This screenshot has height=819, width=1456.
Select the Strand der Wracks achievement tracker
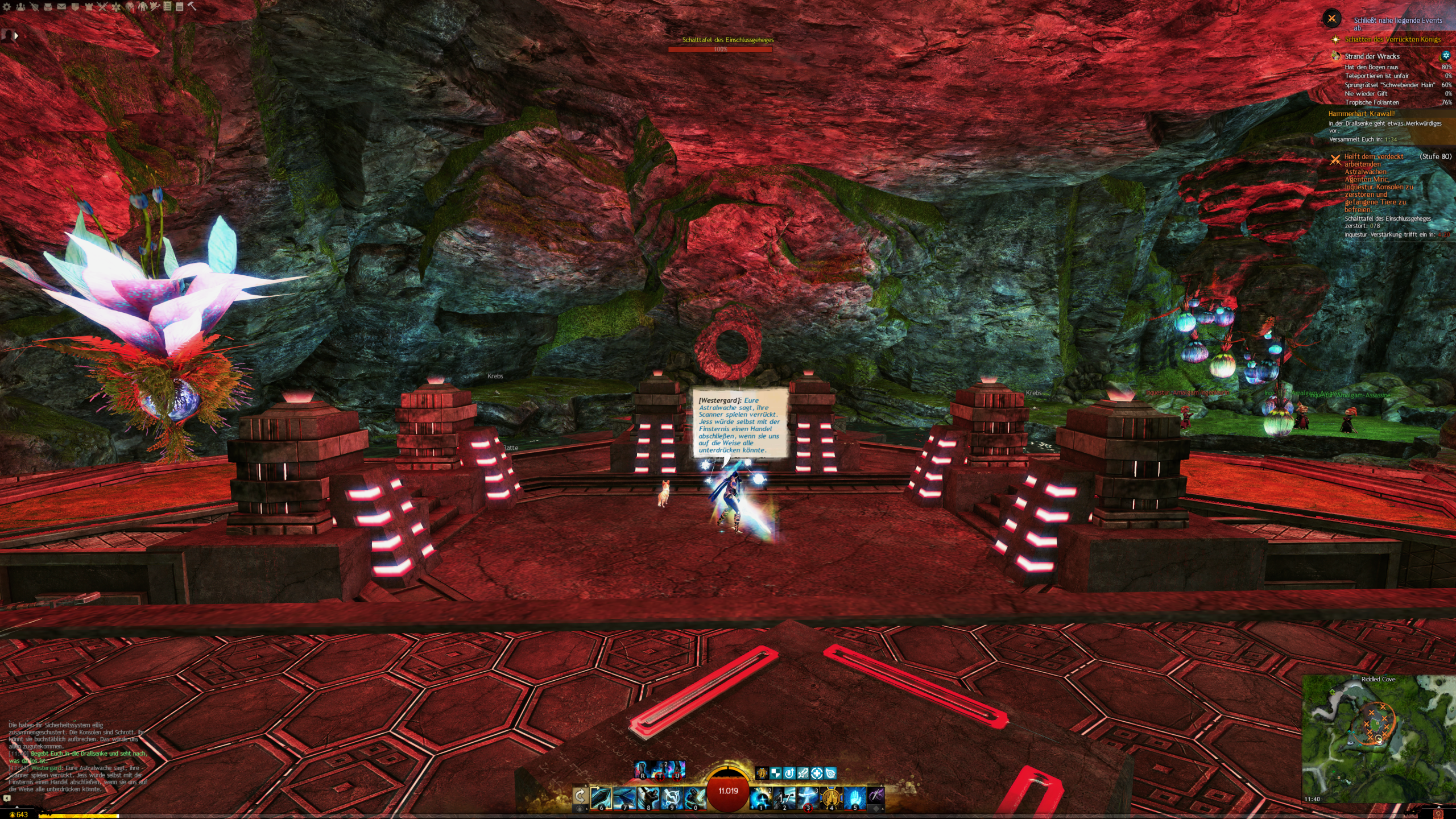click(1371, 56)
